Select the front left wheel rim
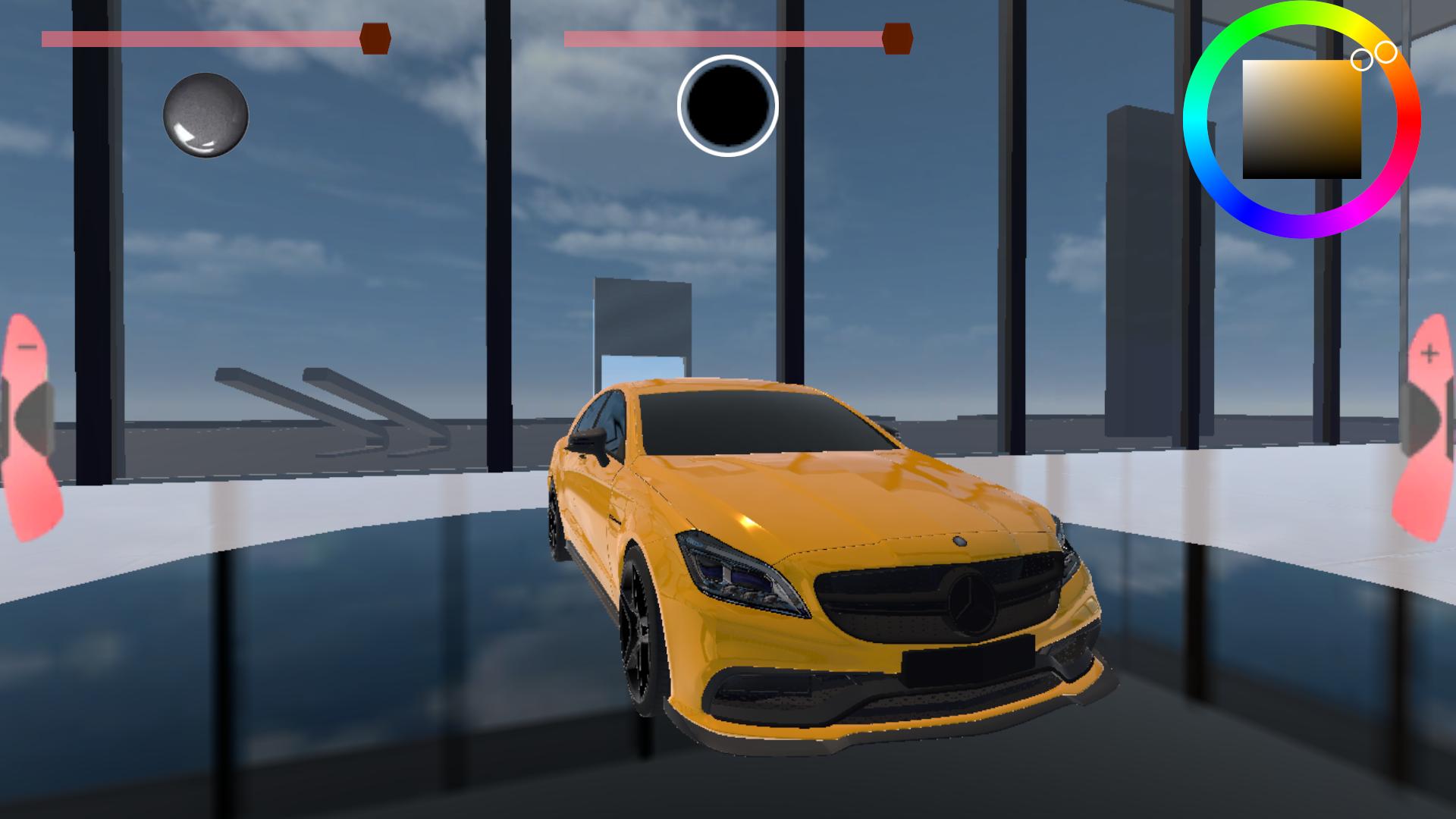 pos(641,629)
